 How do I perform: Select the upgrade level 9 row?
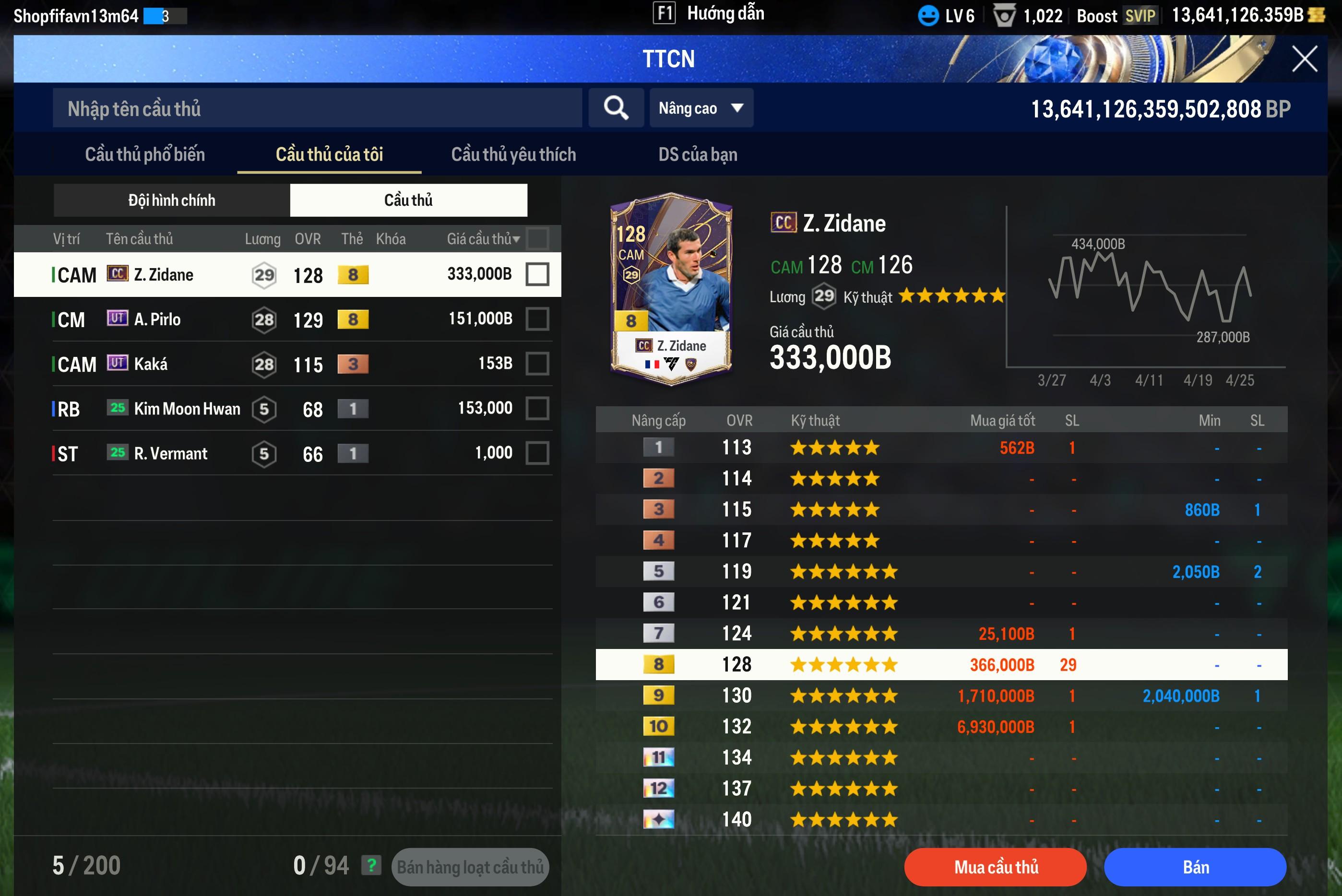(x=941, y=696)
